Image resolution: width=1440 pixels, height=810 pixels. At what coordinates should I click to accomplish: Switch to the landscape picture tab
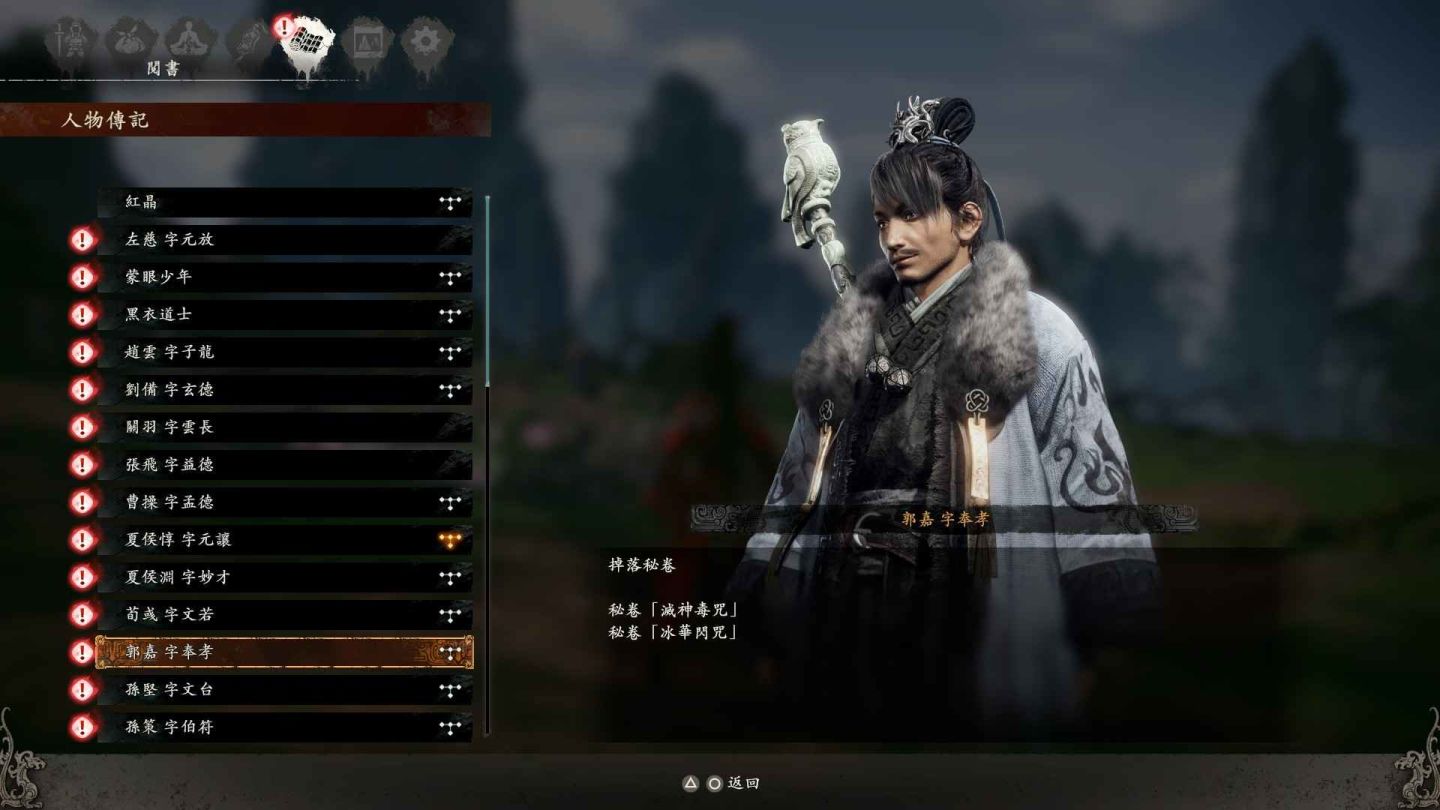point(367,42)
